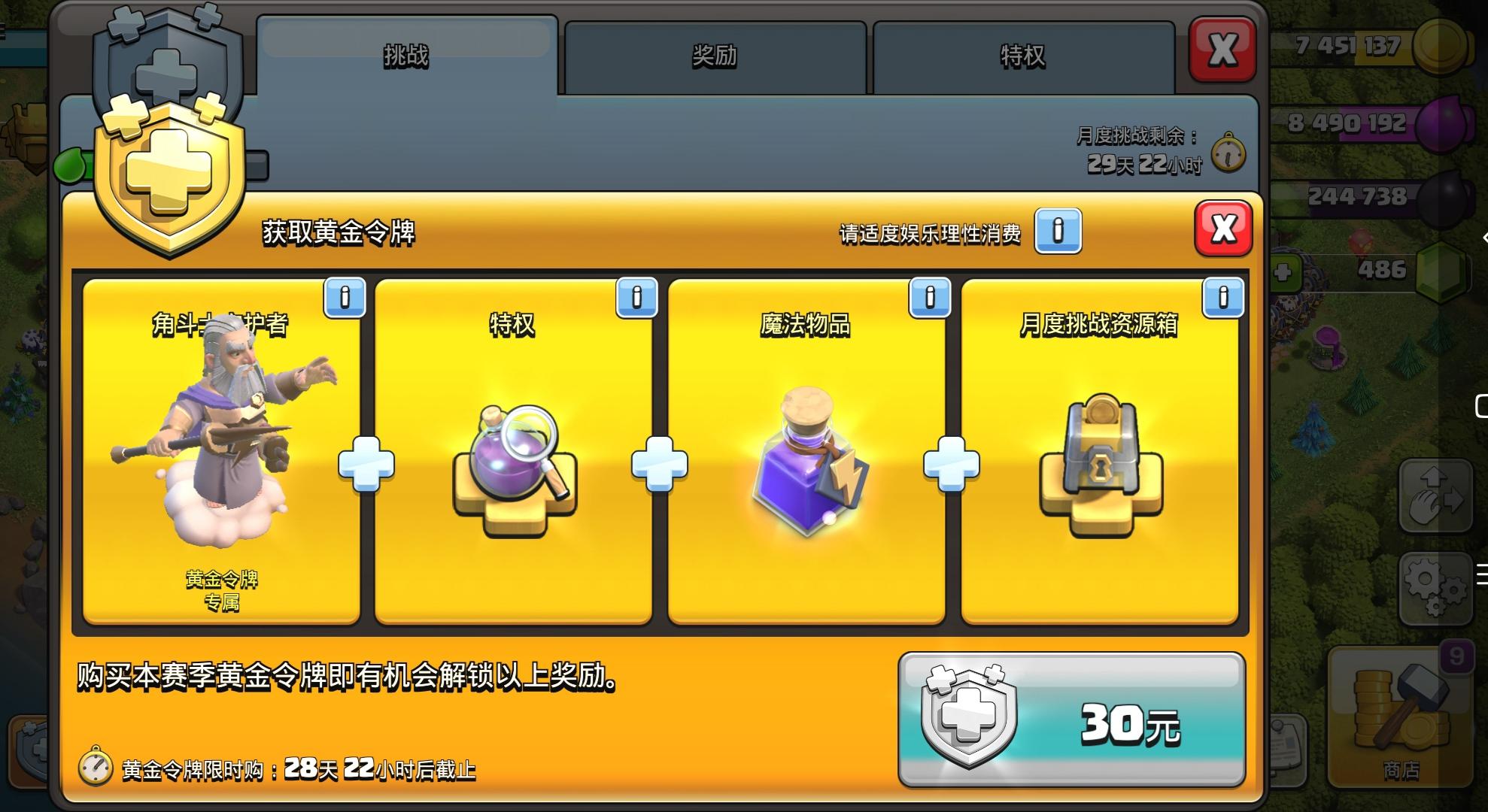
Task: Open info for 魔法物品 card
Action: [931, 298]
